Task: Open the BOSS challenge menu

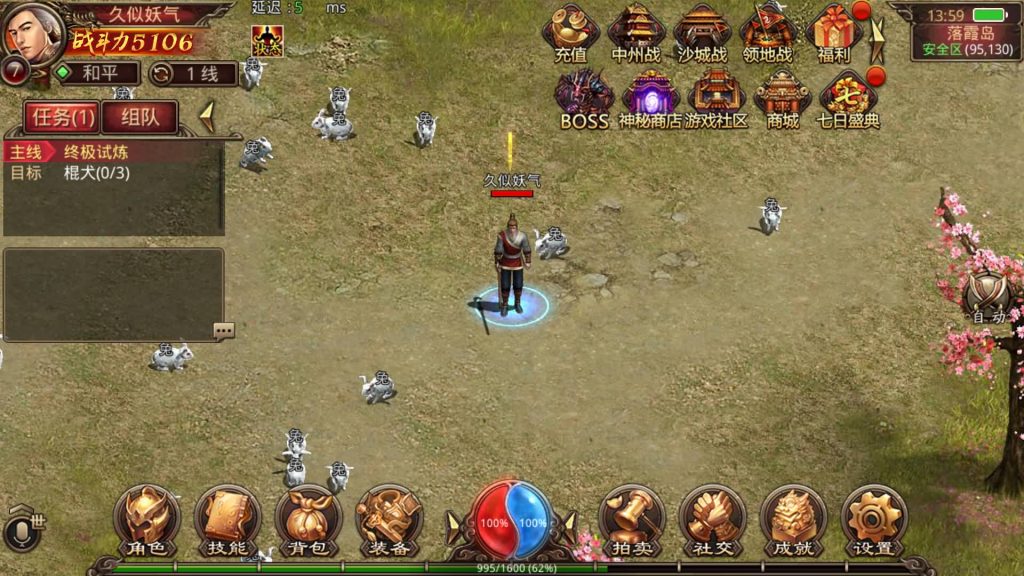Action: (584, 98)
